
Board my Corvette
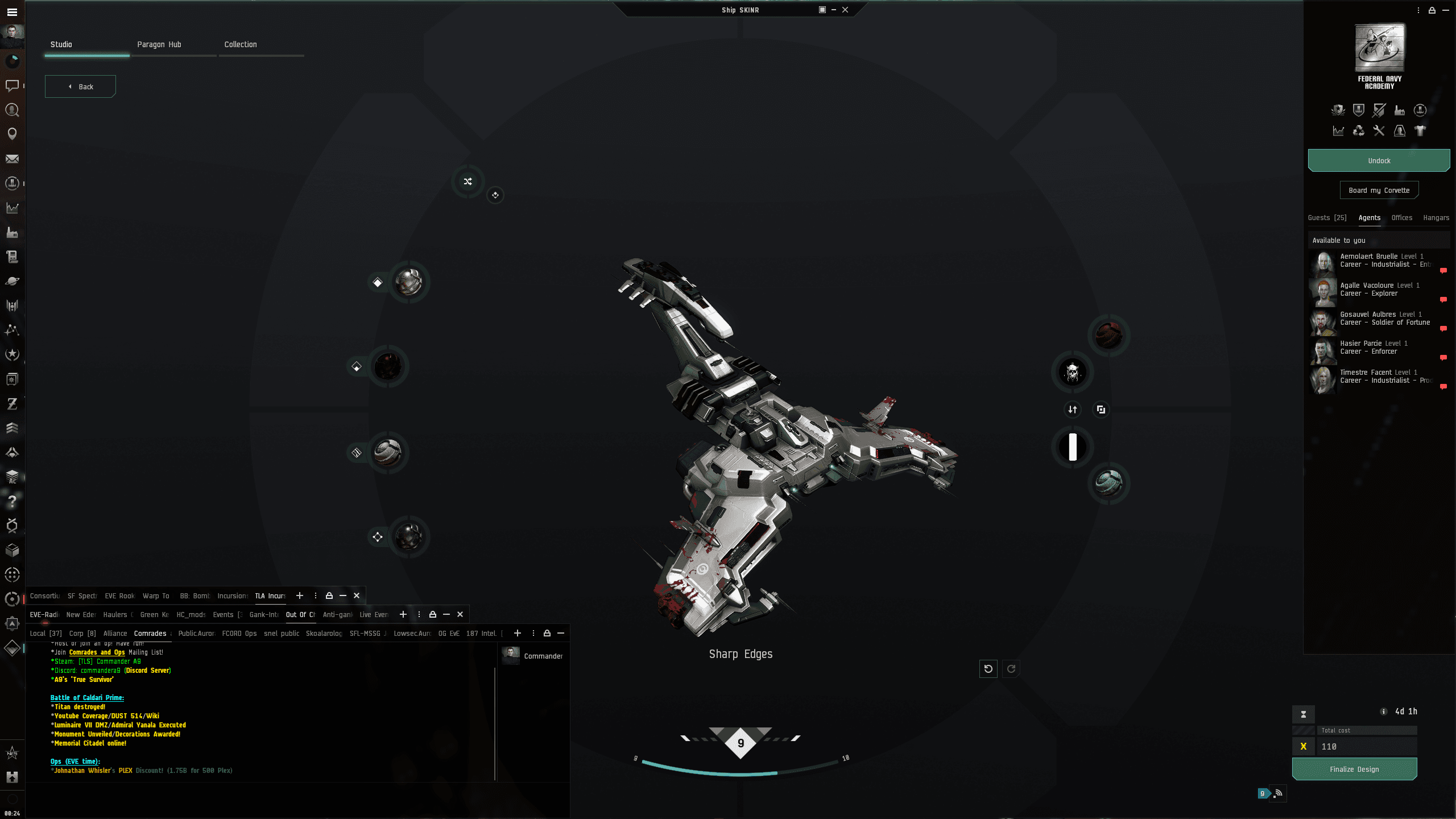click(x=1379, y=191)
